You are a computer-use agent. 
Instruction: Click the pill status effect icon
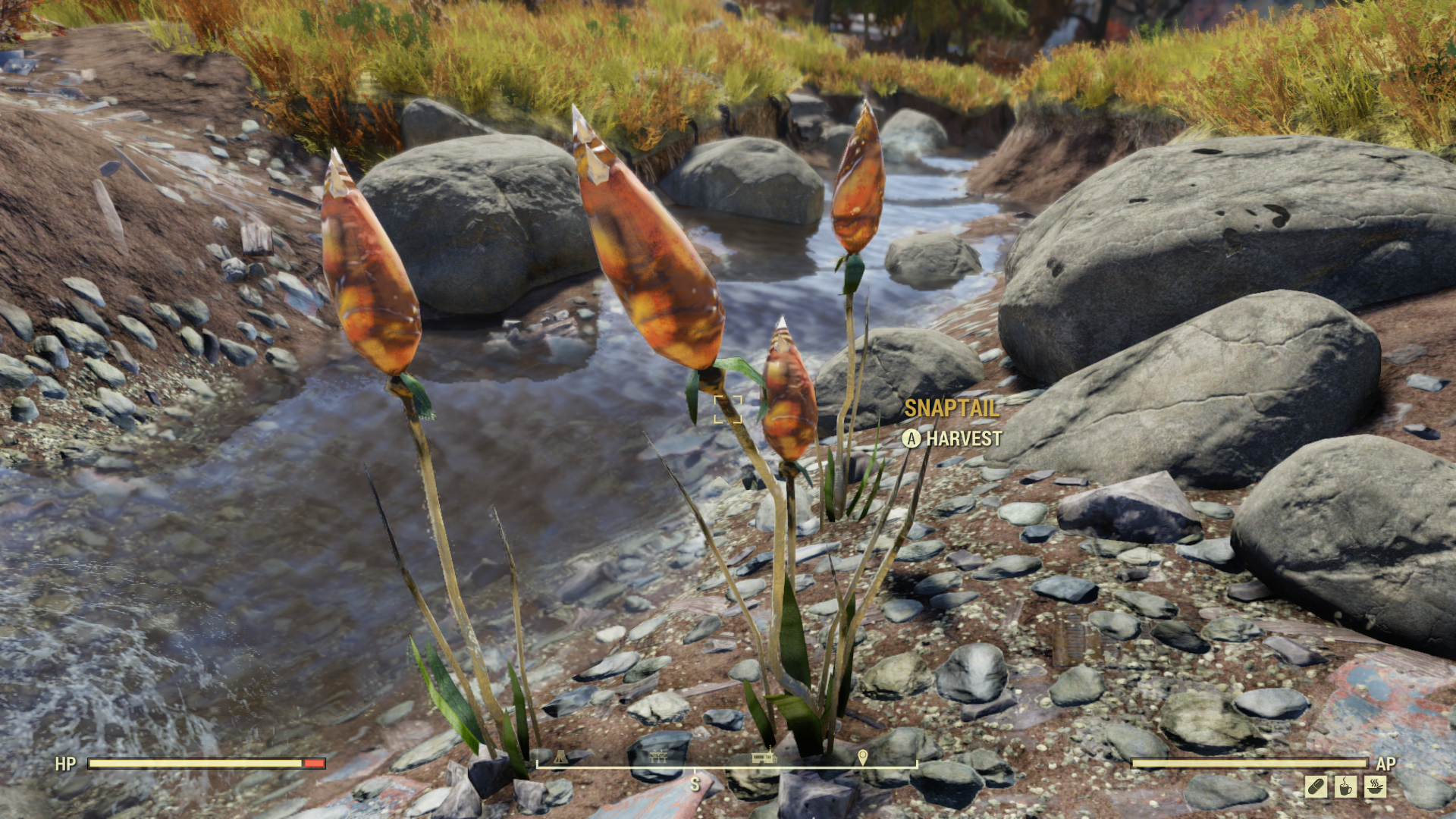(1316, 786)
